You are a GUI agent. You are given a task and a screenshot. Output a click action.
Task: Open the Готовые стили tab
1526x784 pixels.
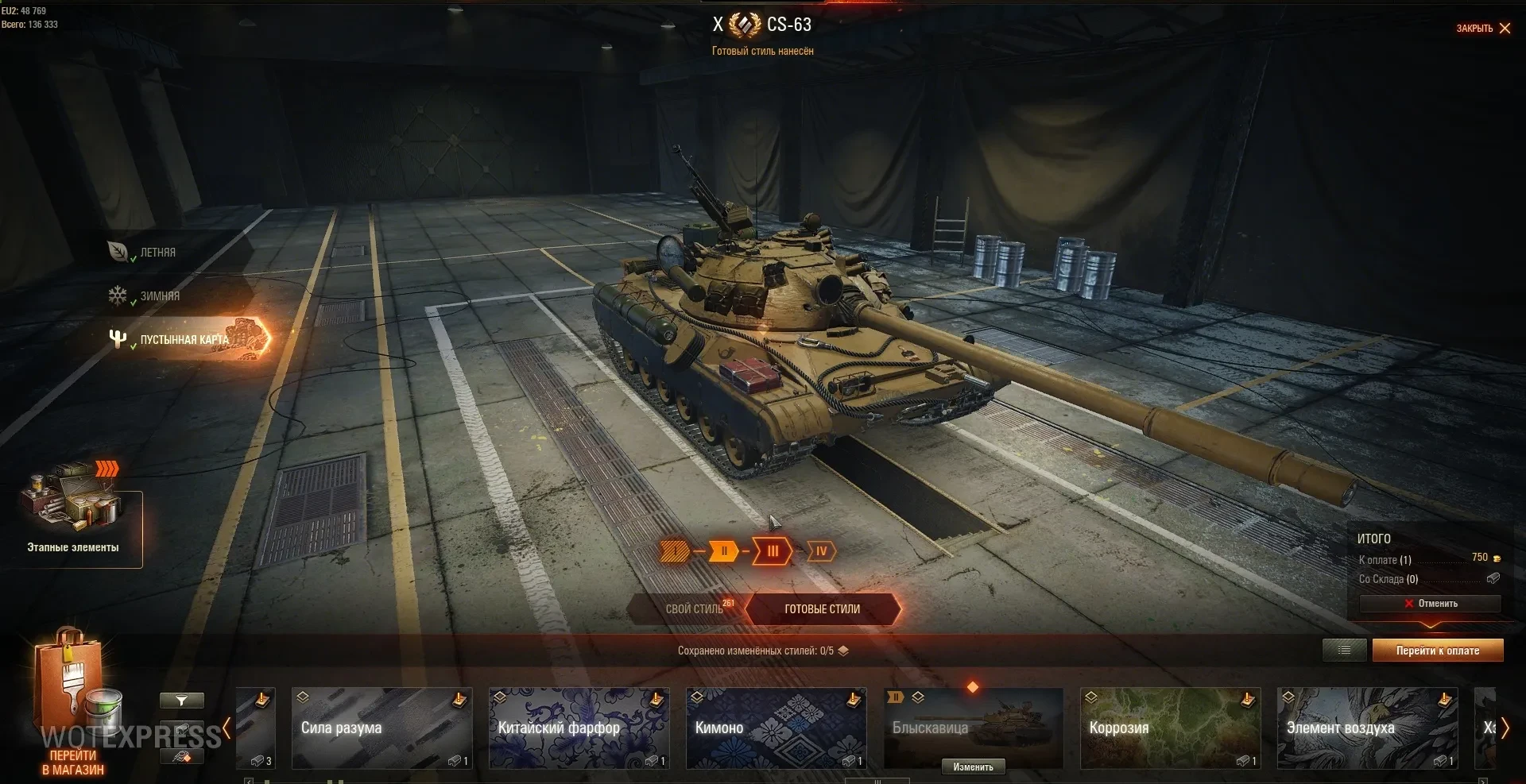point(822,609)
